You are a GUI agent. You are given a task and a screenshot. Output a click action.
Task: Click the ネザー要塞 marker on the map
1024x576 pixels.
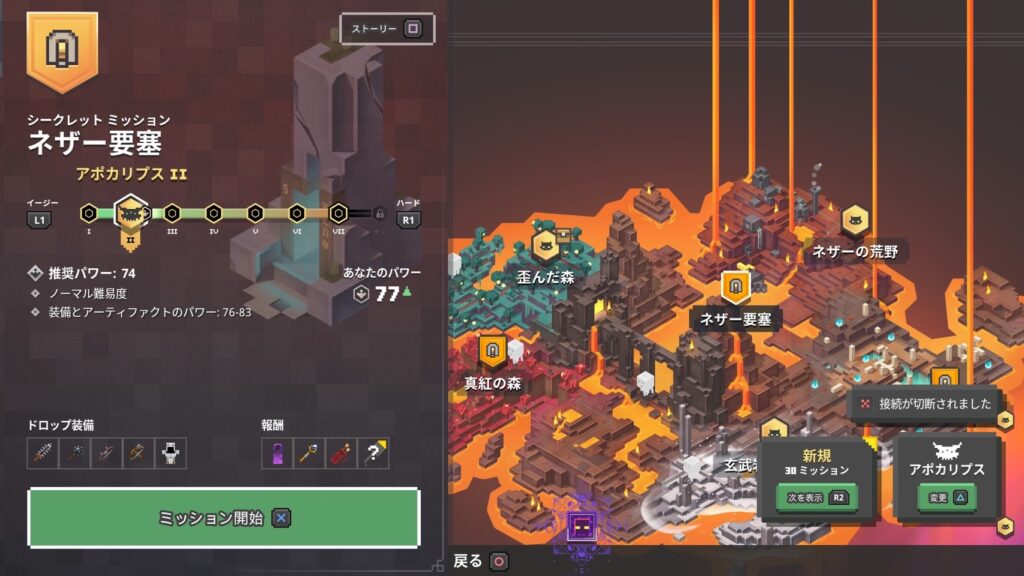coord(736,287)
